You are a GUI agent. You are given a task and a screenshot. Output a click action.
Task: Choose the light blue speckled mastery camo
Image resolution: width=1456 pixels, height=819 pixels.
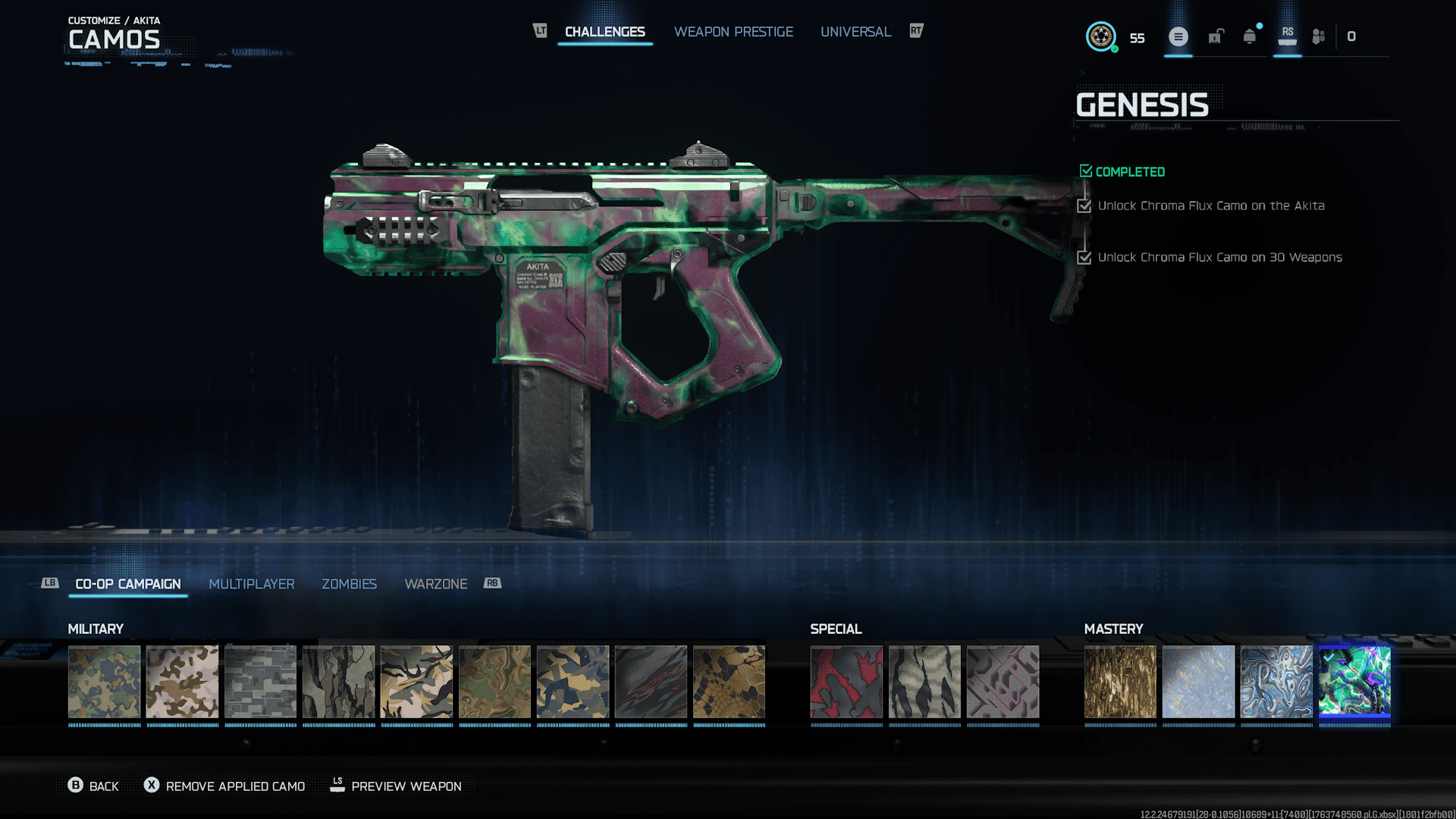(1198, 681)
